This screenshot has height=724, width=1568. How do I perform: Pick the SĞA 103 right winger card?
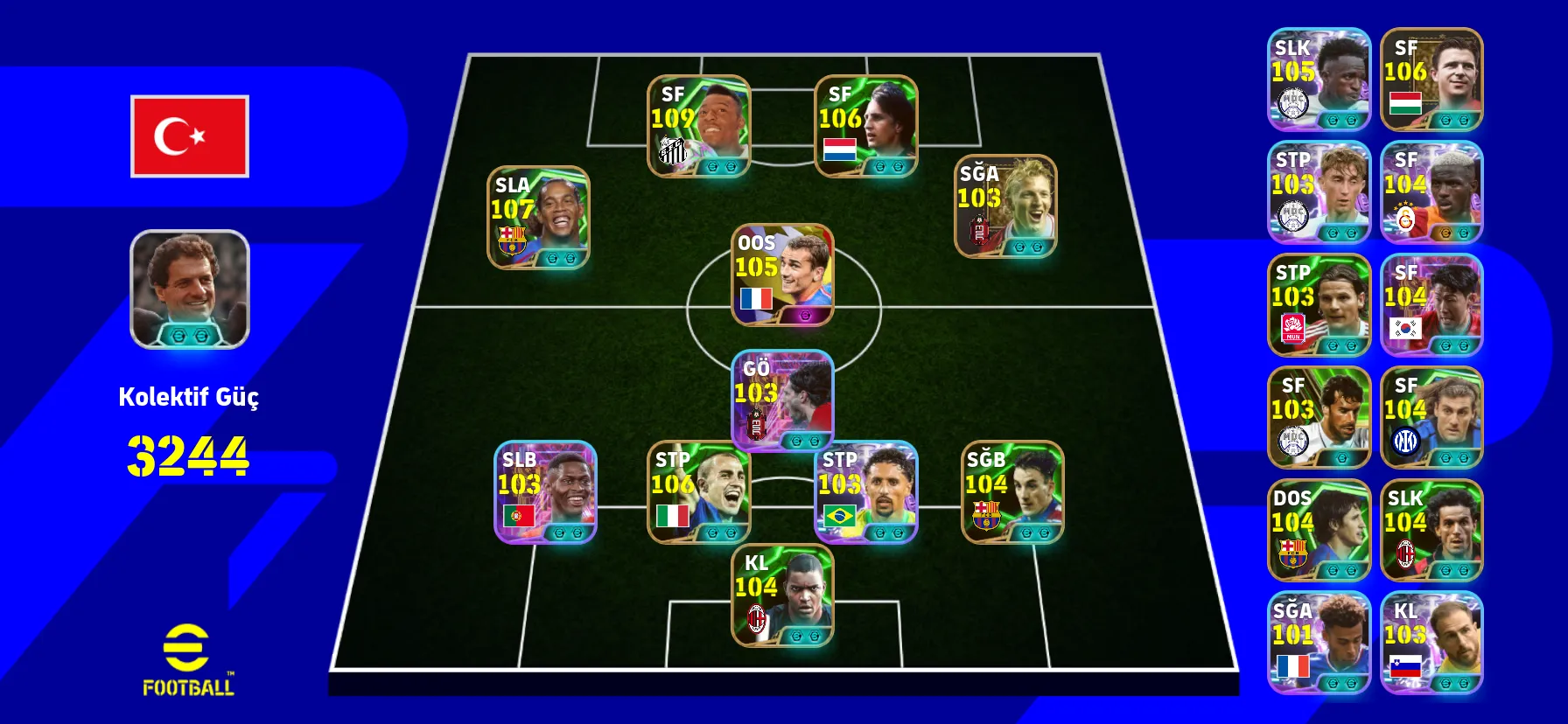coord(1005,206)
